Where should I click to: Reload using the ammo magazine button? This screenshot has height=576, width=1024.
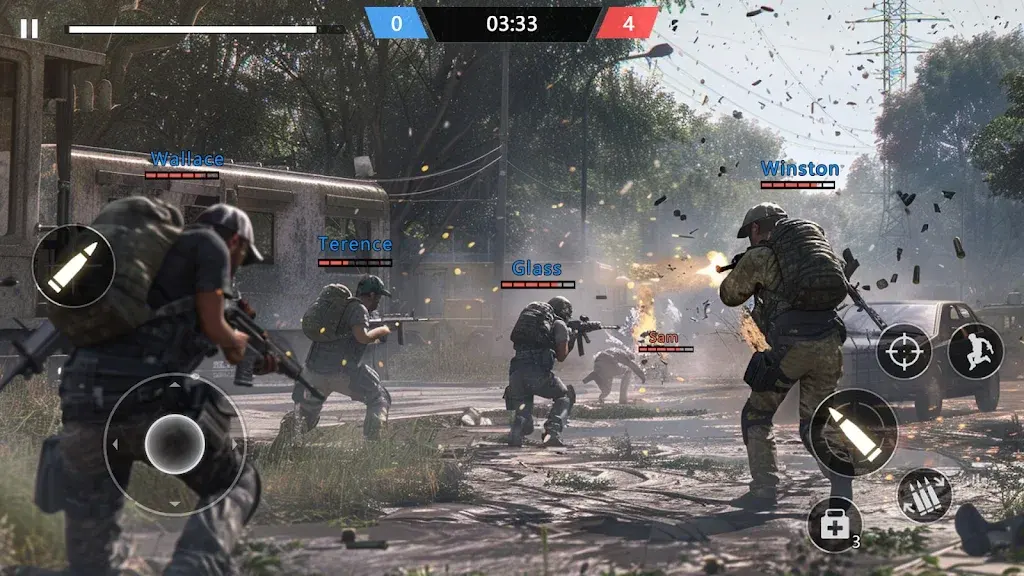click(923, 495)
